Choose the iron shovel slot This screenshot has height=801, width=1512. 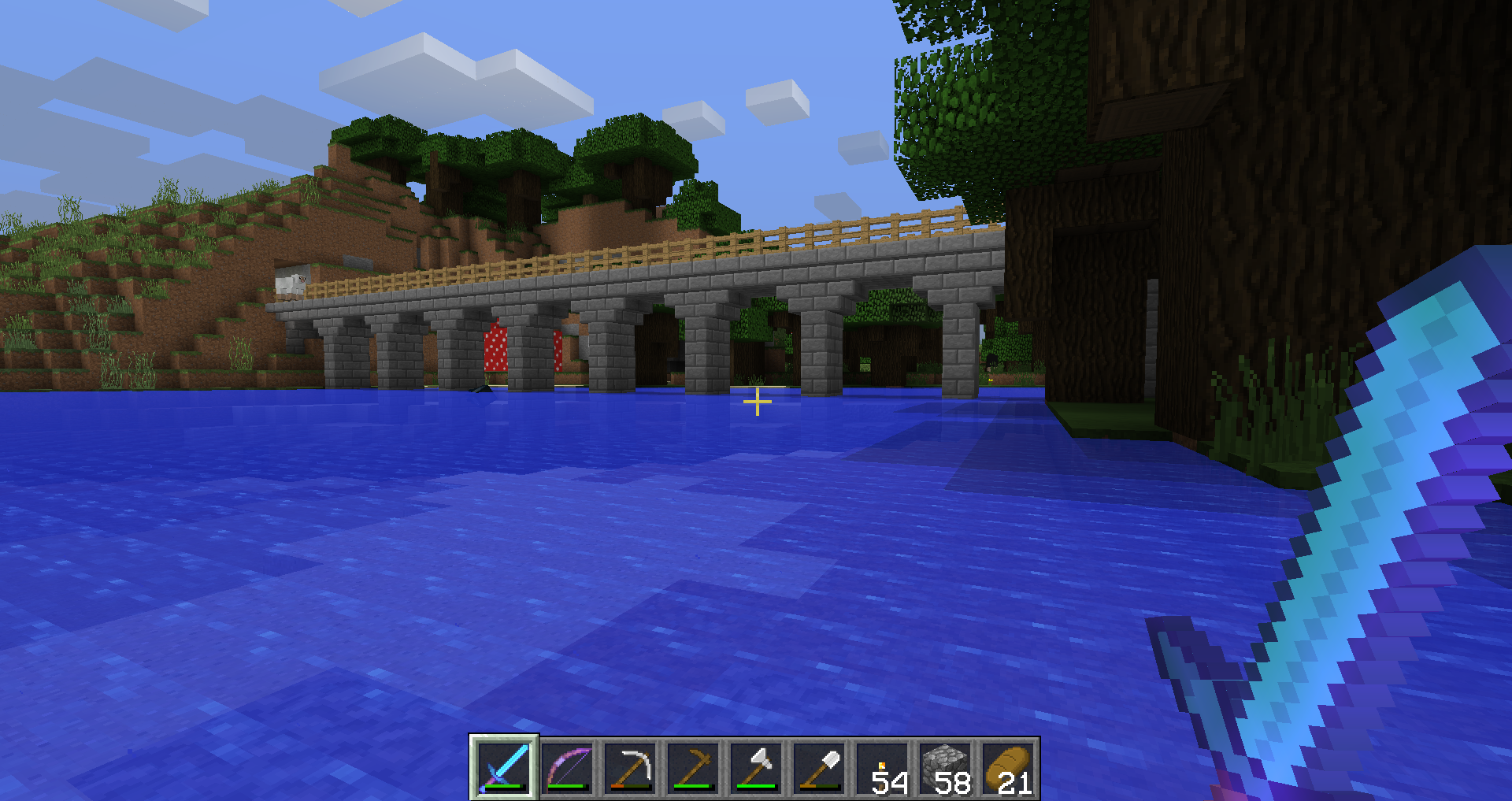(819, 768)
